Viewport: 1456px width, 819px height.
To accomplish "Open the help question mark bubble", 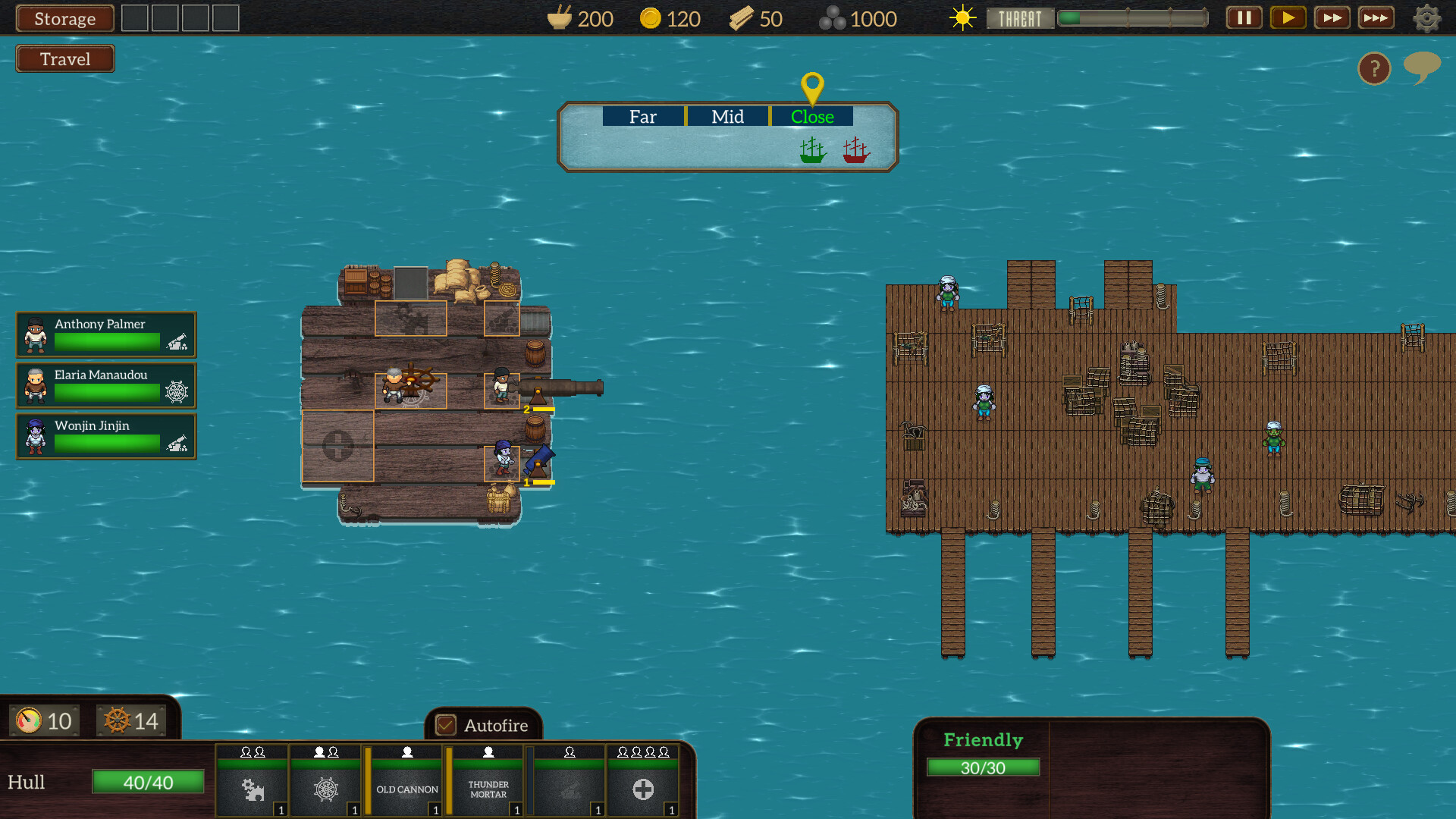I will click(x=1374, y=69).
